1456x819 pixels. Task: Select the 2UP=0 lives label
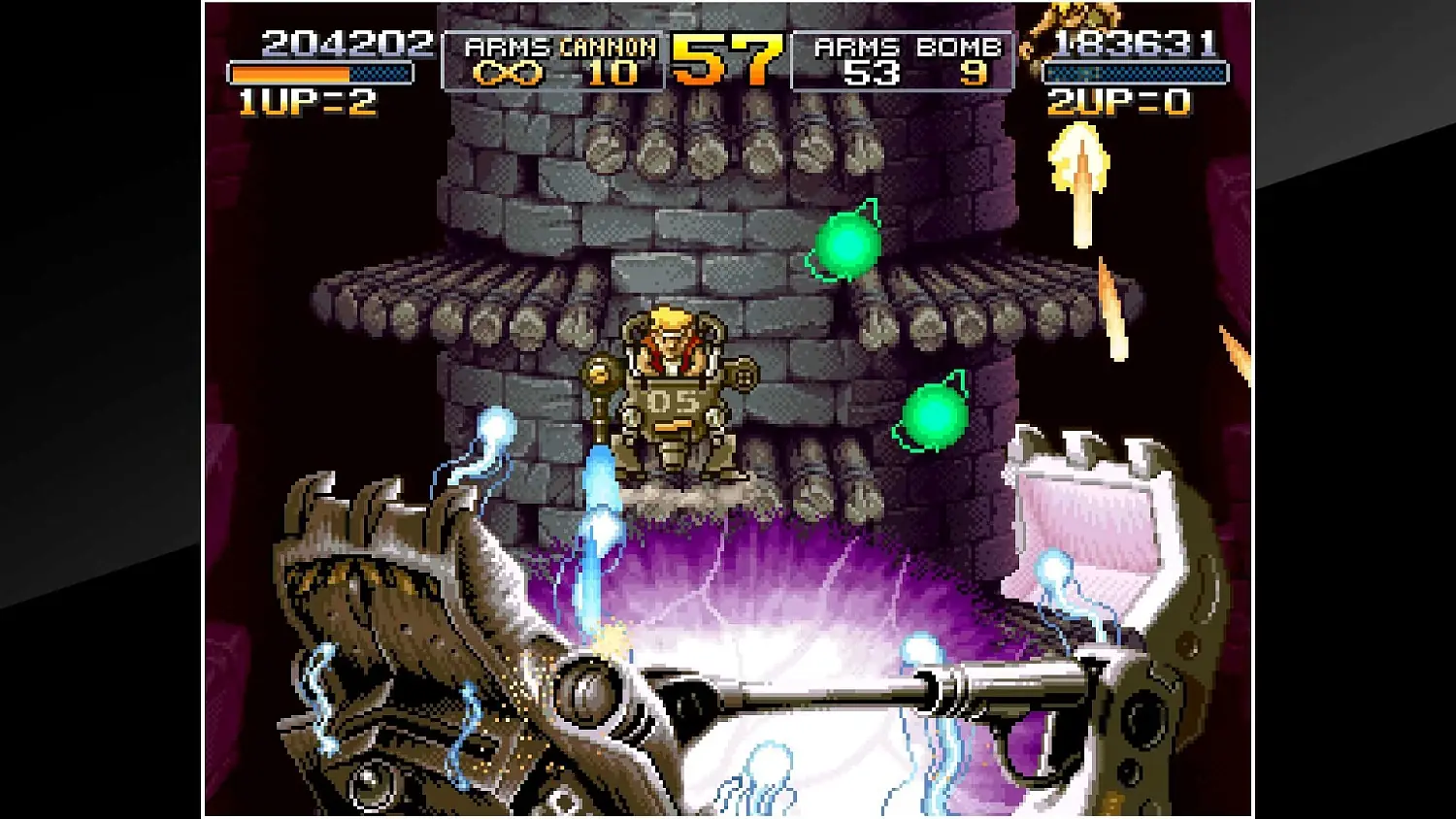(1117, 98)
